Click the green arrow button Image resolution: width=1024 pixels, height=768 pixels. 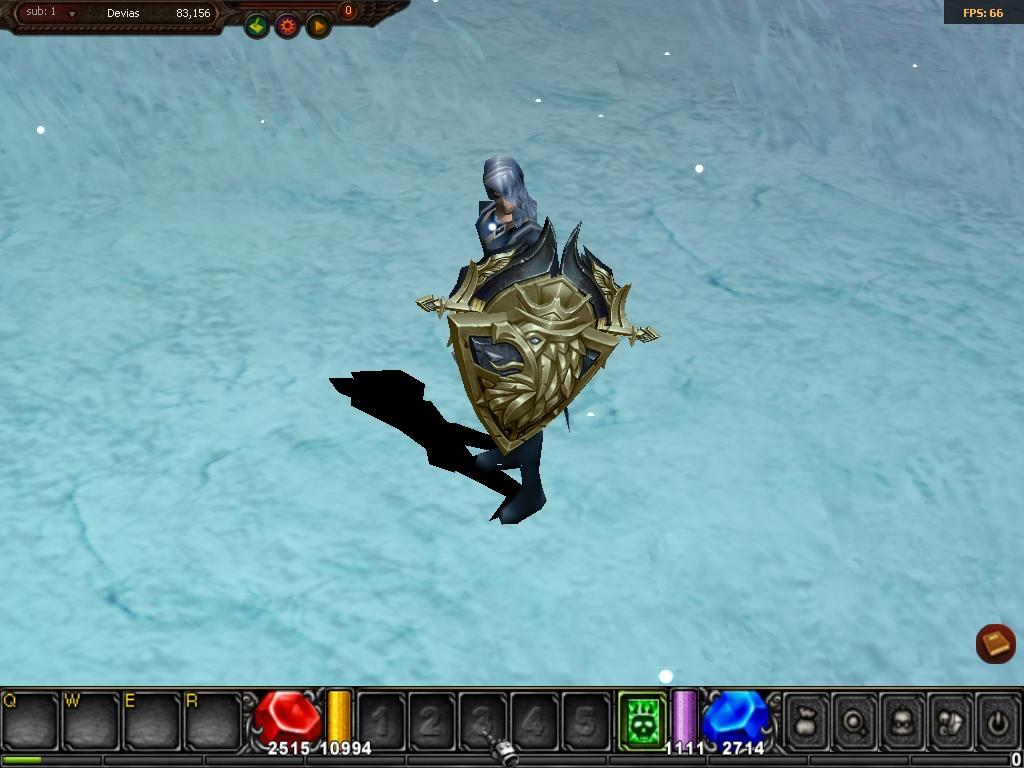[x=257, y=26]
